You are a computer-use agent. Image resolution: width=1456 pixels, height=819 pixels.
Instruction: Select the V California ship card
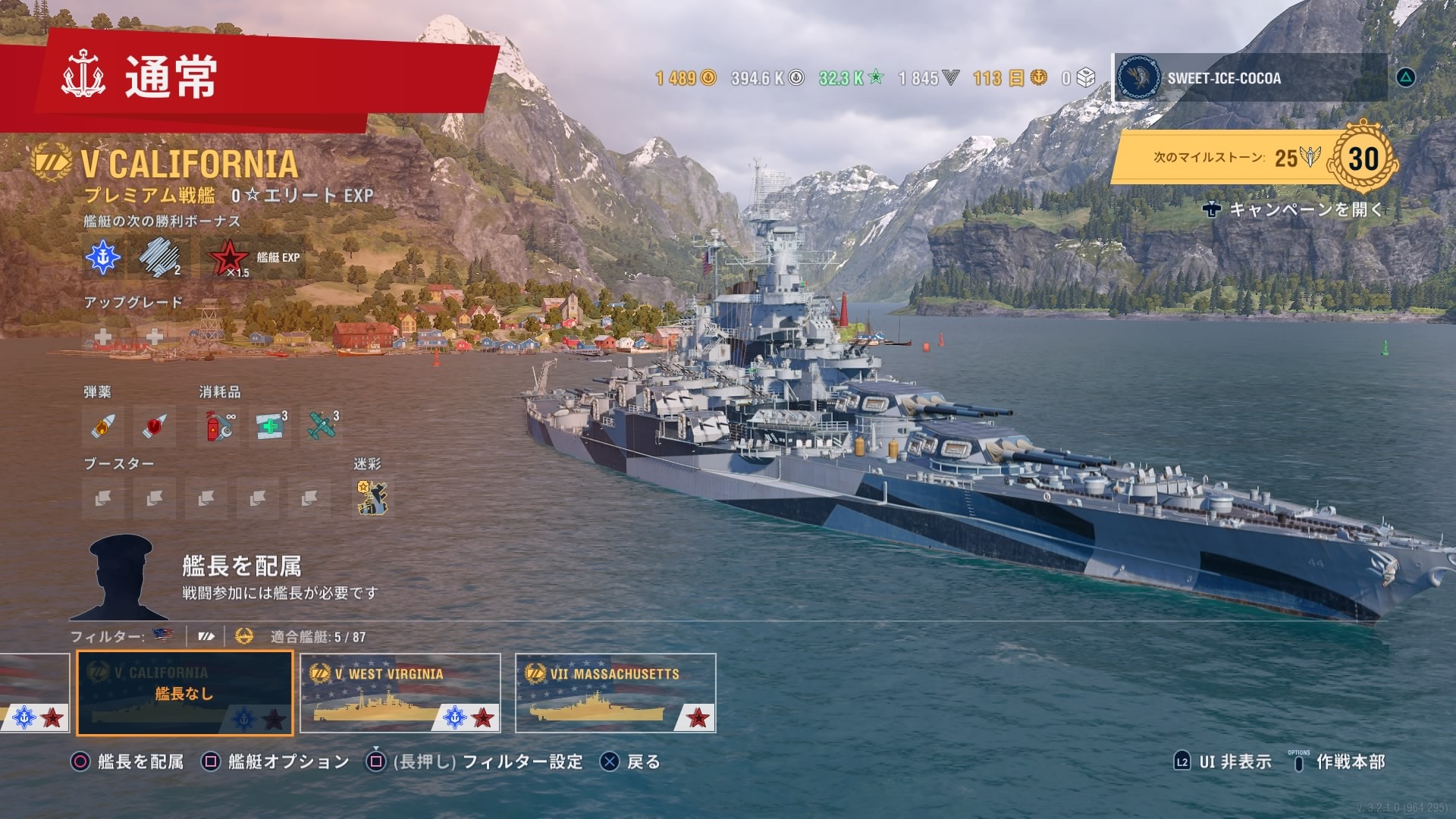185,693
